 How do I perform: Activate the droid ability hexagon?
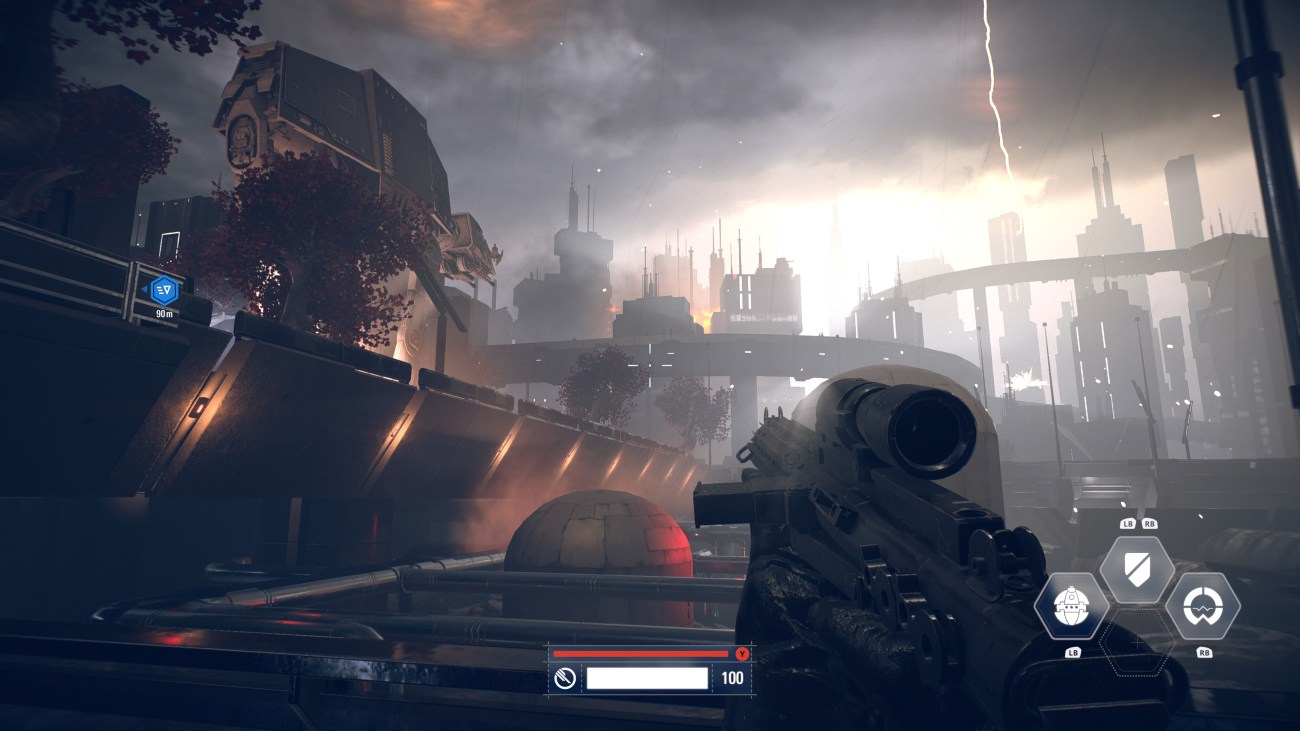(x=1071, y=606)
